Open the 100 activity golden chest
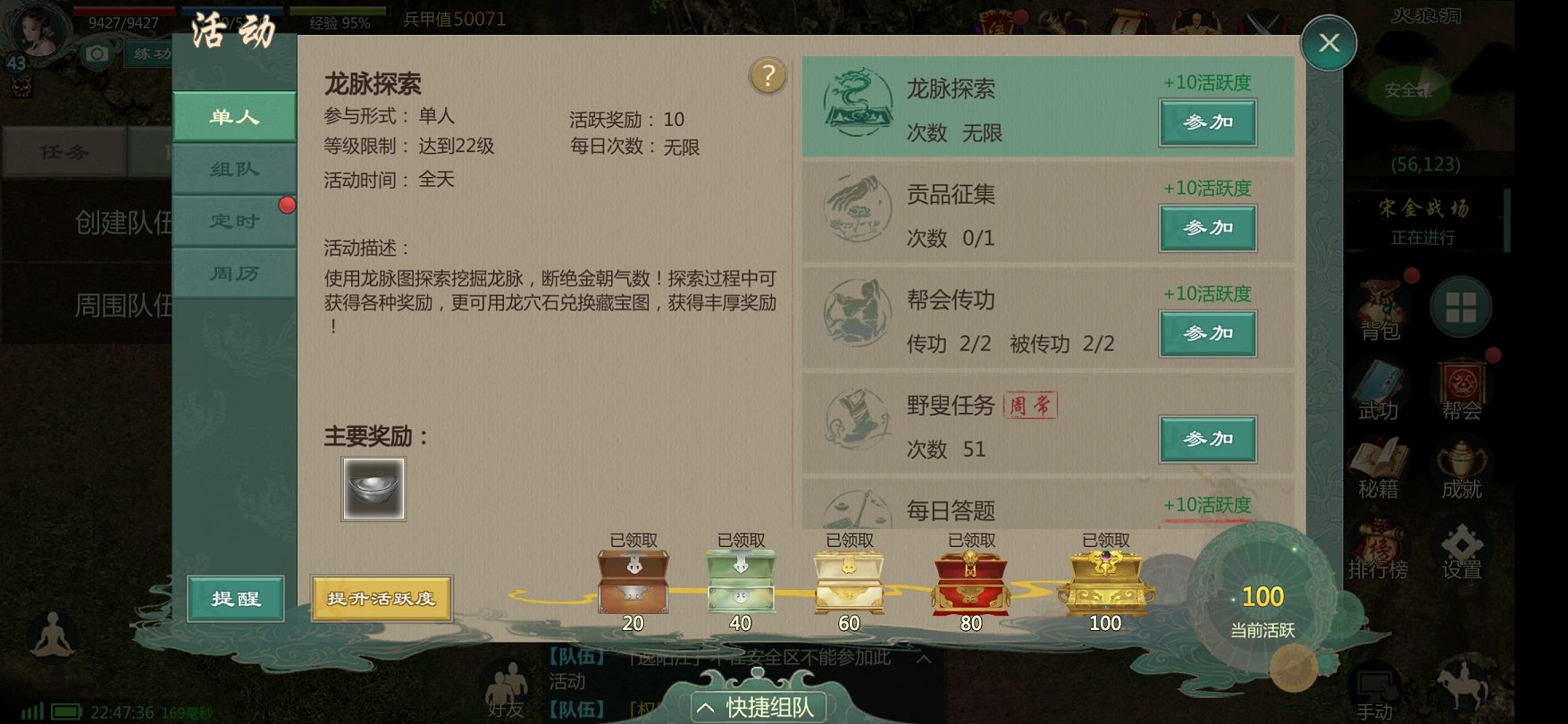The width and height of the screenshot is (1568, 724). click(1105, 582)
